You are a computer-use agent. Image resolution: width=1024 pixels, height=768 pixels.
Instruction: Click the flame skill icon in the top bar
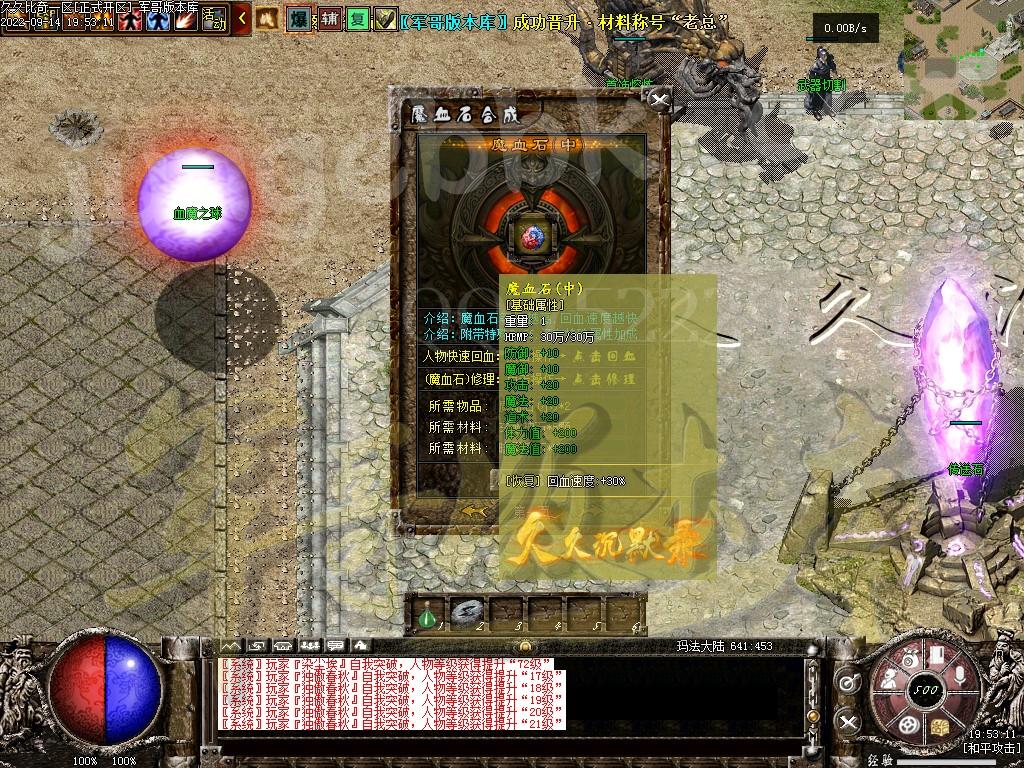185,19
